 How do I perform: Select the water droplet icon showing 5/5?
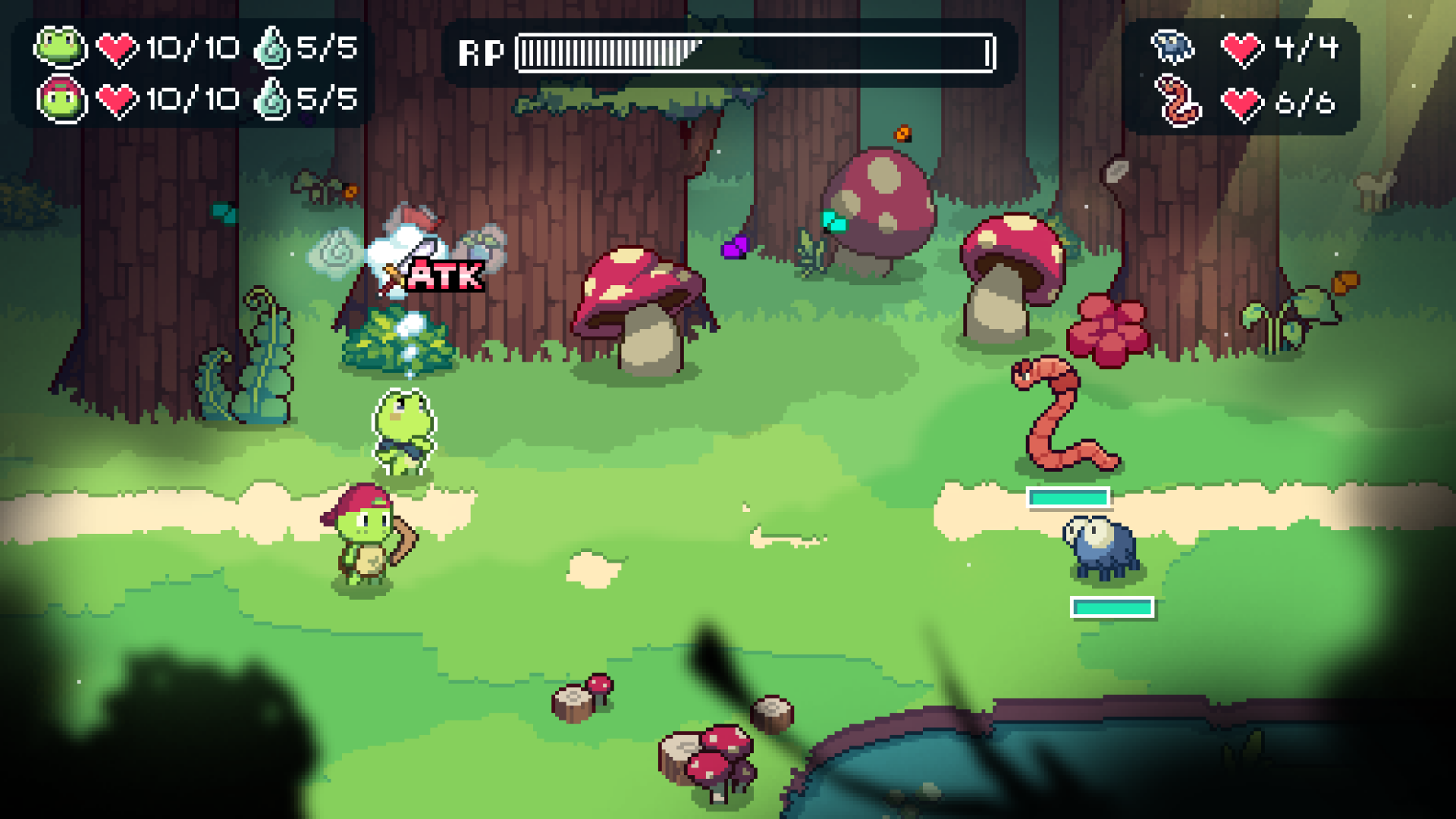pos(273,48)
